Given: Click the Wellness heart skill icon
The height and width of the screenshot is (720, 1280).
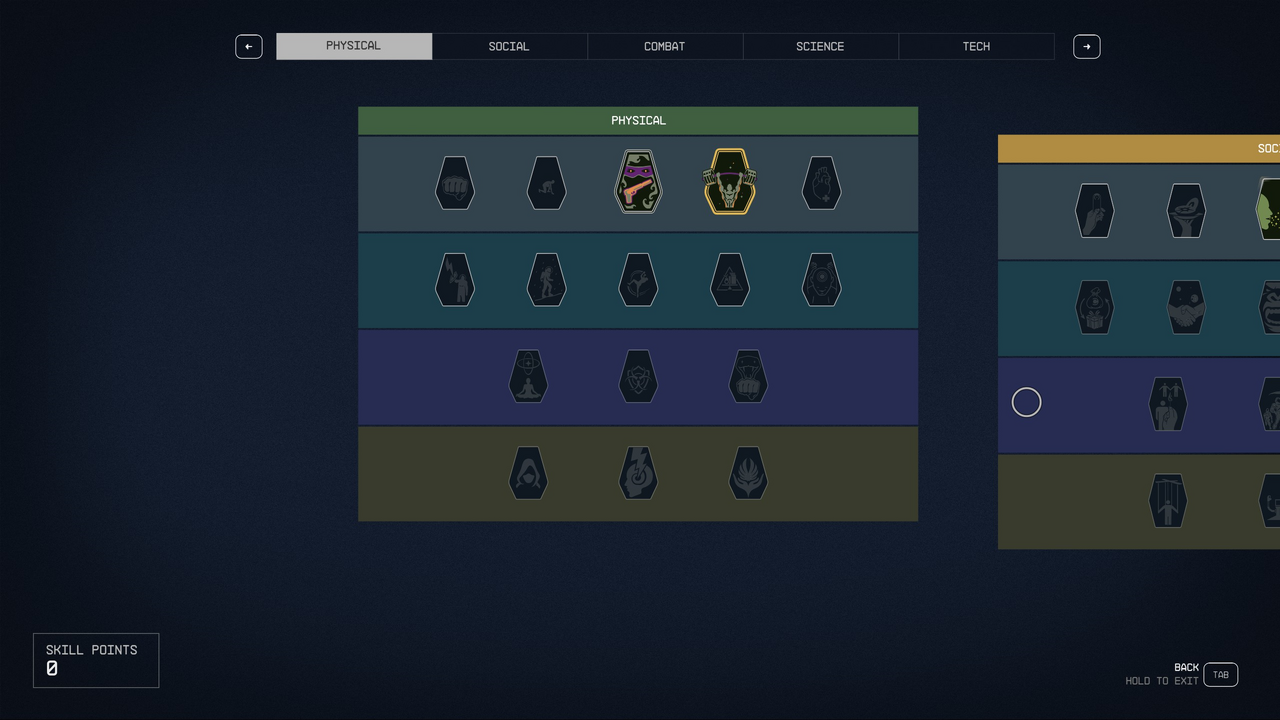Looking at the screenshot, I should click(x=821, y=181).
